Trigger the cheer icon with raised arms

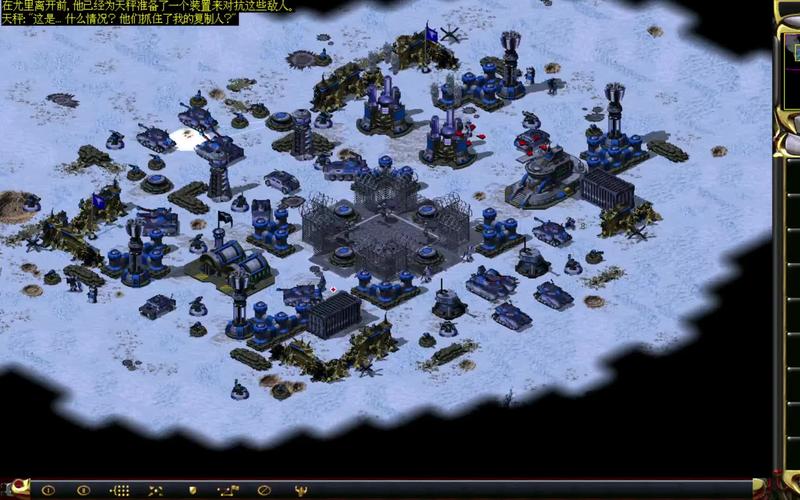(300, 491)
